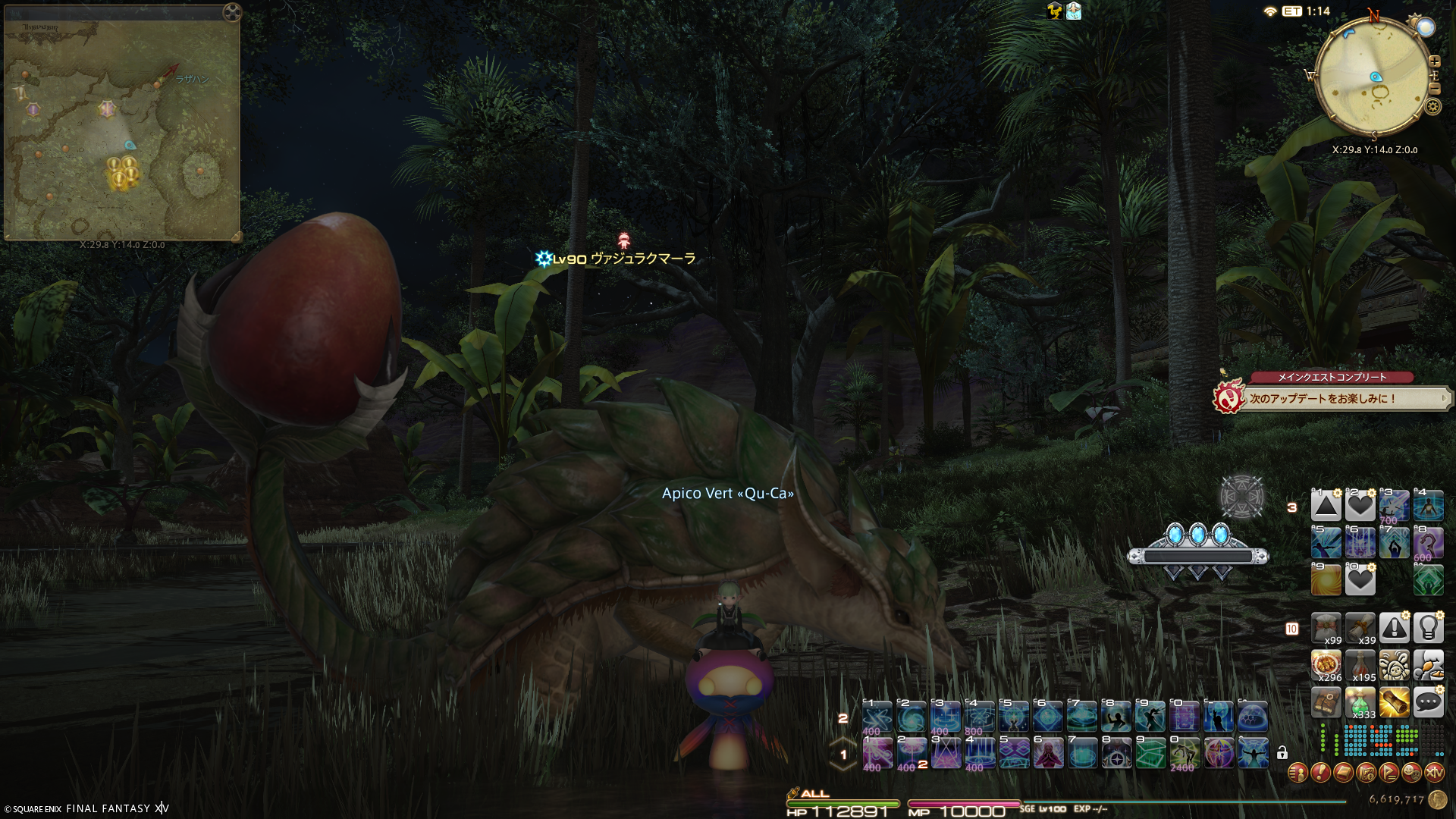Close the zone map with corner button

pyautogui.click(x=232, y=12)
